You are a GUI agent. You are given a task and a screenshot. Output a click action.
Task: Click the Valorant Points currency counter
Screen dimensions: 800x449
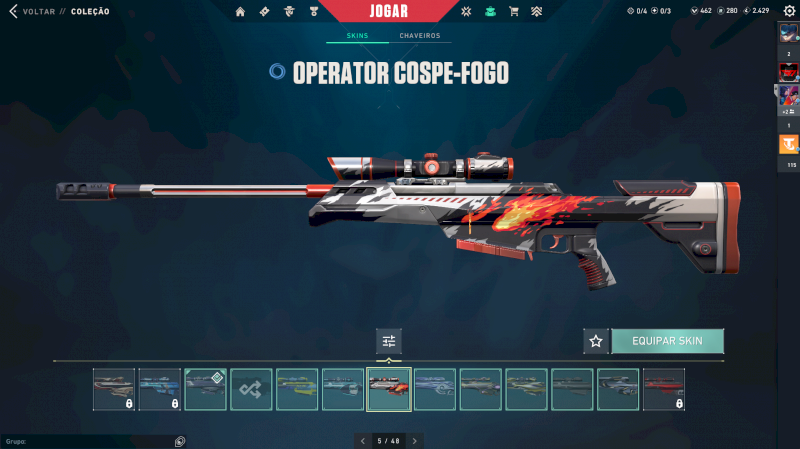click(x=700, y=11)
